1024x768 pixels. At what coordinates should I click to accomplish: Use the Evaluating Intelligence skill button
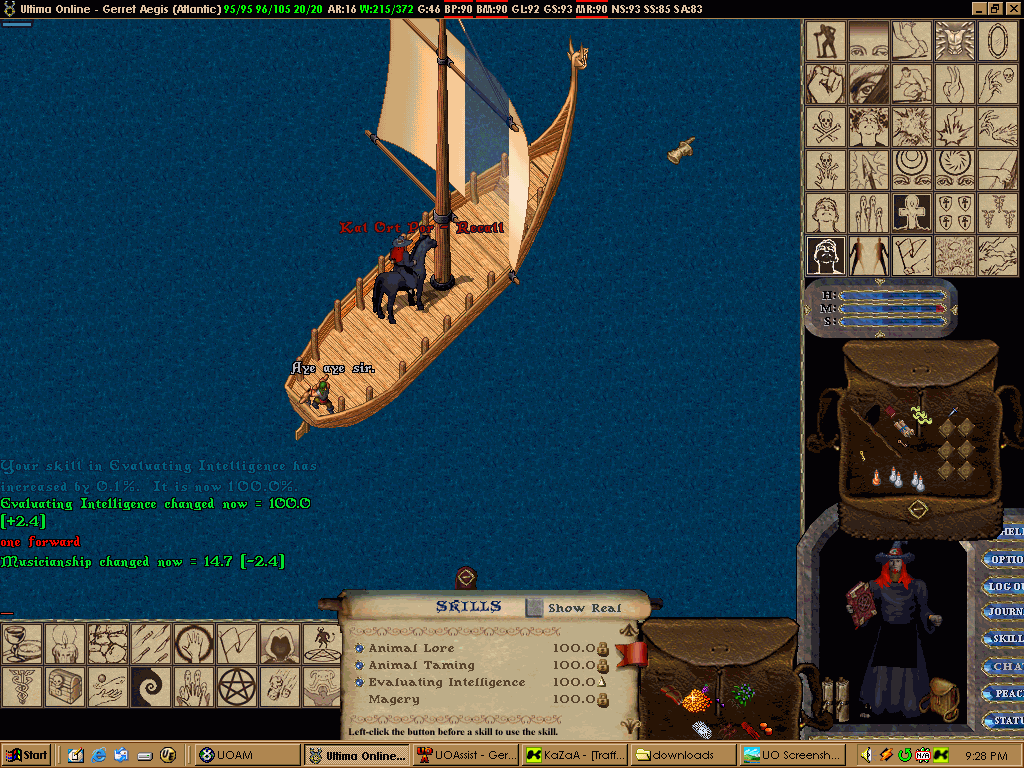pyautogui.click(x=360, y=682)
